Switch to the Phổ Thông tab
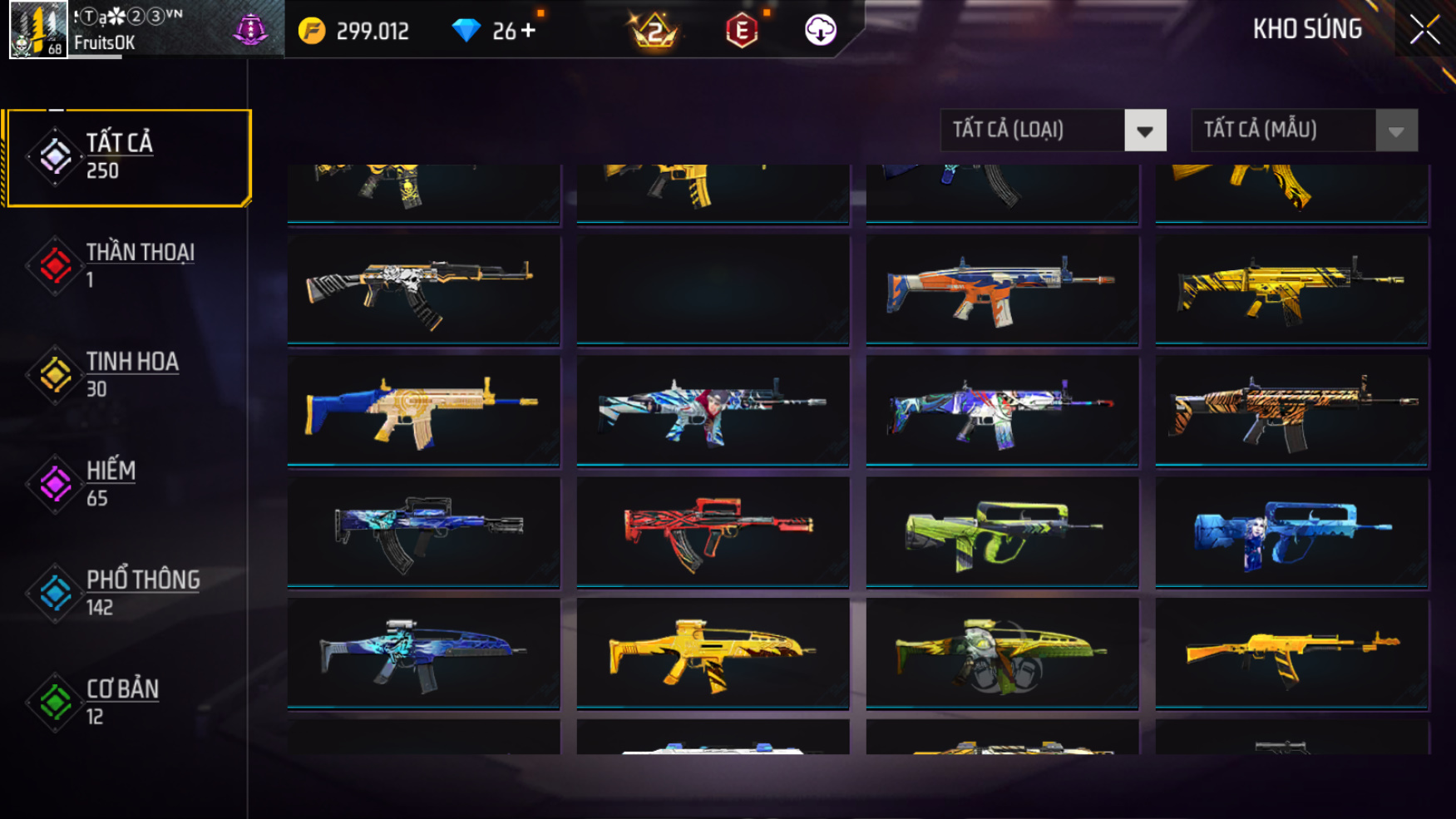Image resolution: width=1456 pixels, height=819 pixels. pyautogui.click(x=125, y=592)
